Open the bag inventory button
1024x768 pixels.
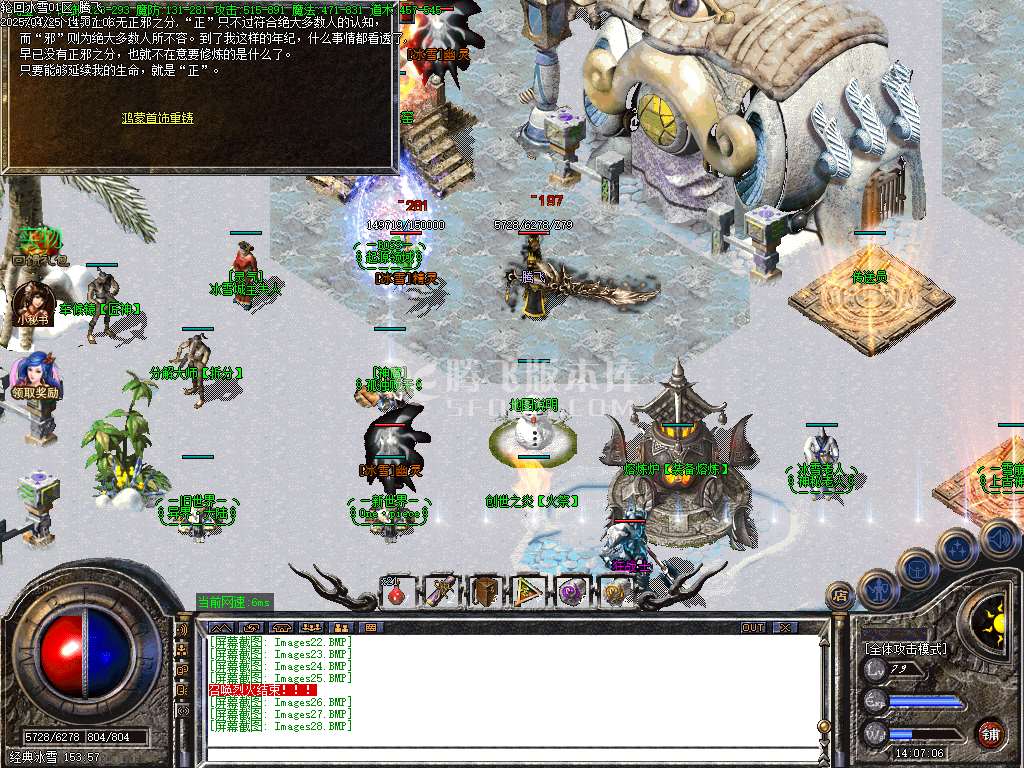click(x=917, y=568)
